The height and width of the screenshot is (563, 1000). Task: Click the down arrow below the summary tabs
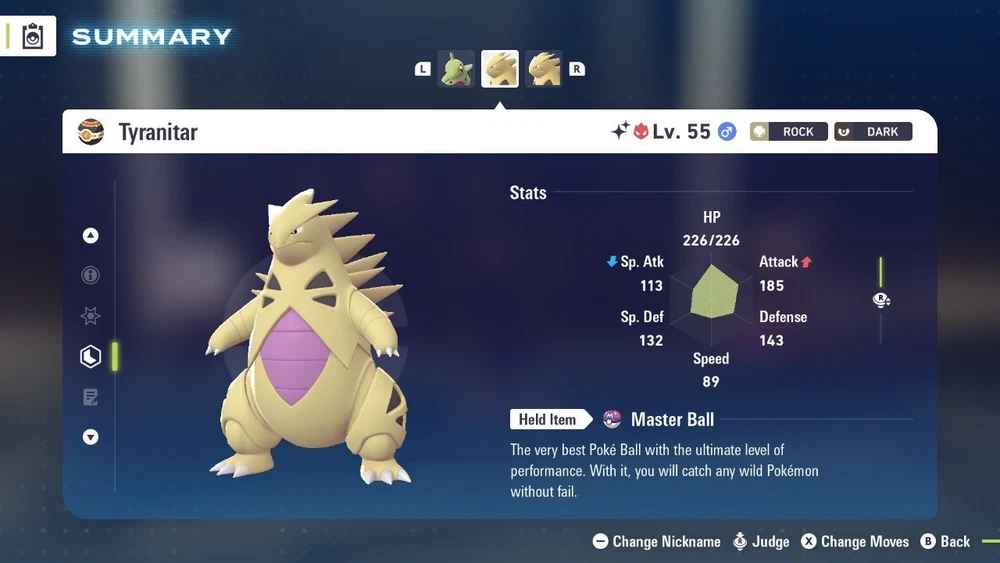point(91,437)
